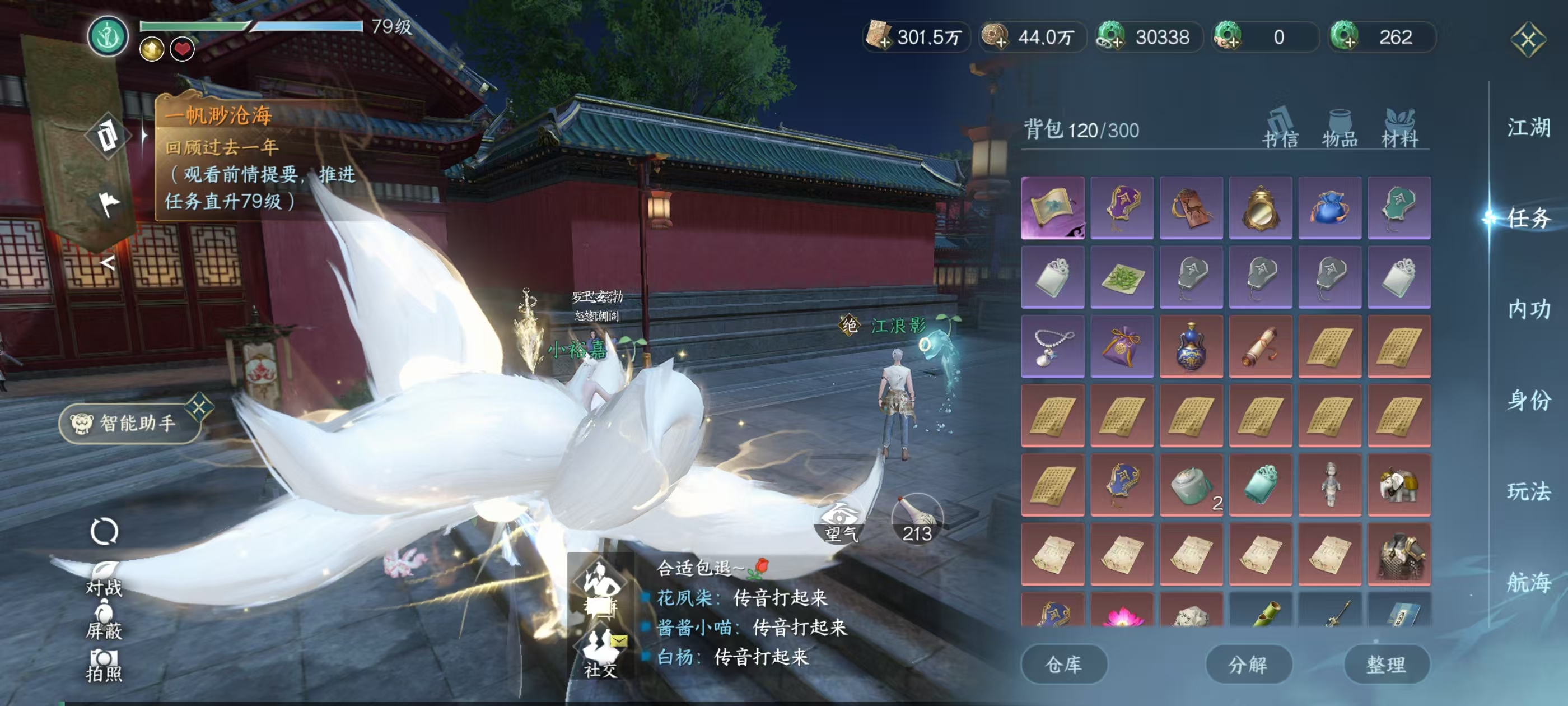Open the 航海 sailing menu

[x=1528, y=582]
